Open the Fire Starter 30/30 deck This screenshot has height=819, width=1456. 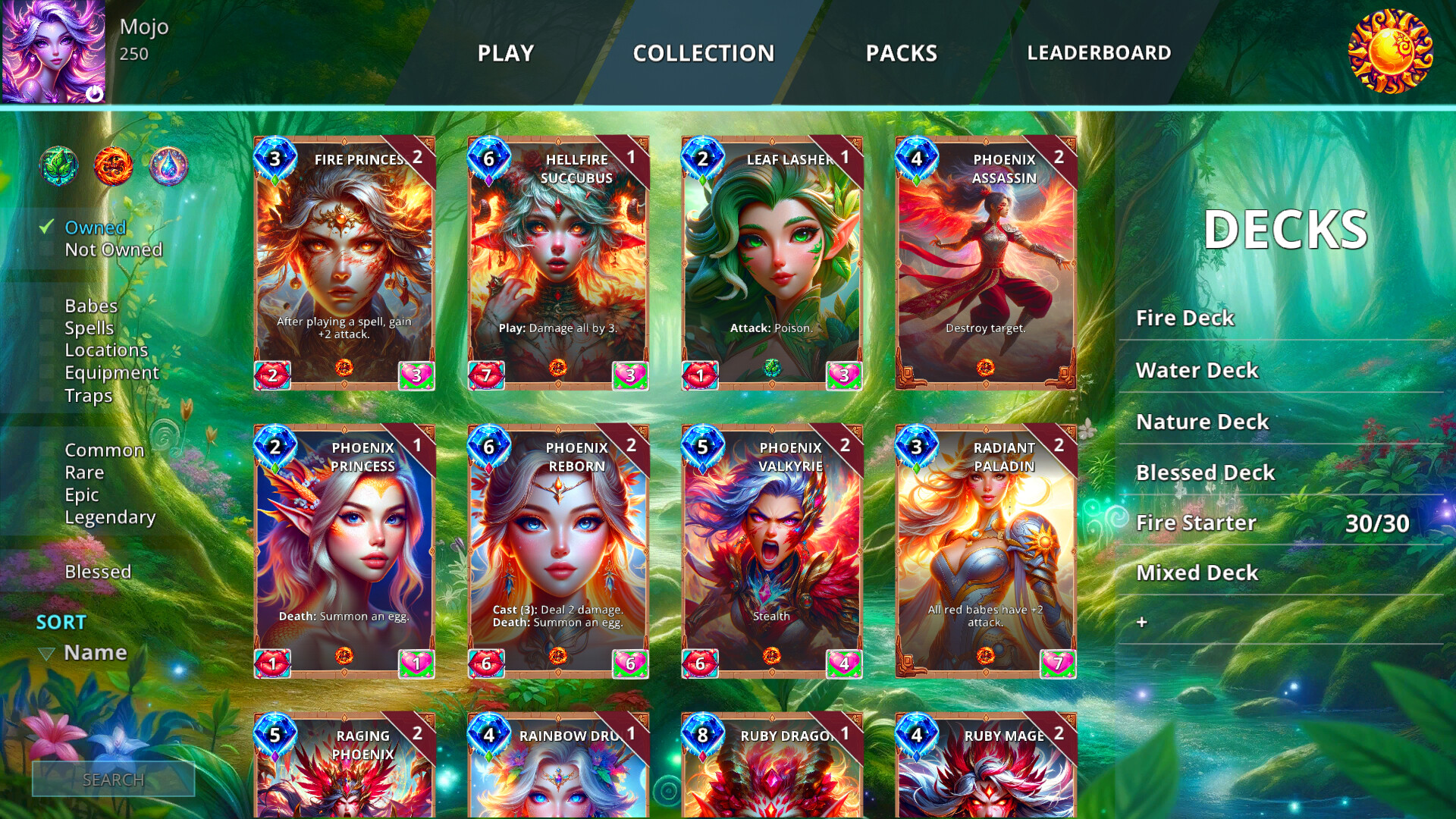tap(1196, 522)
